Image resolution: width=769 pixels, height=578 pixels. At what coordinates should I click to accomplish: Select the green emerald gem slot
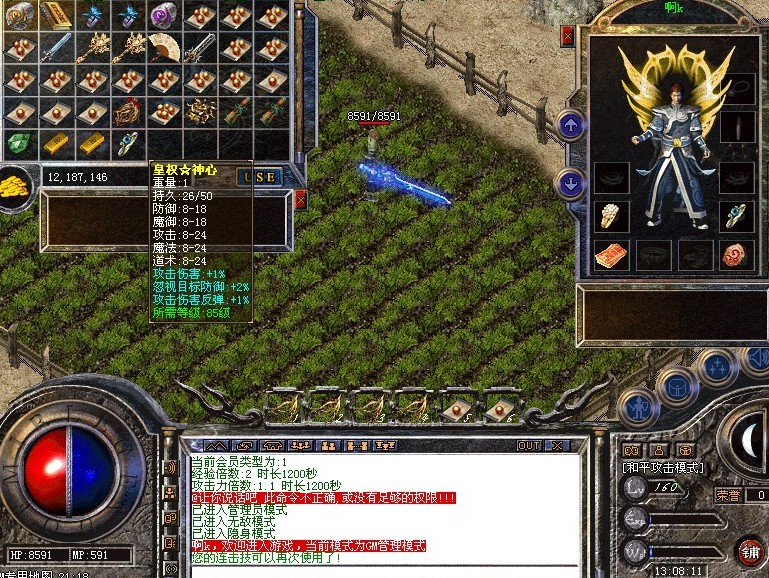pyautogui.click(x=18, y=143)
